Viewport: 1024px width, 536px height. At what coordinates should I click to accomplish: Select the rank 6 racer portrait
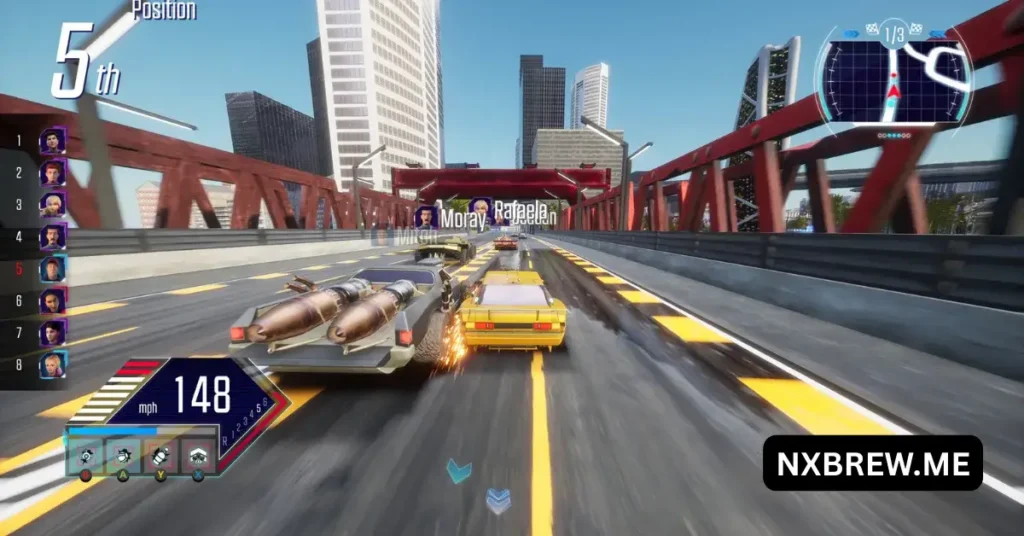point(53,300)
